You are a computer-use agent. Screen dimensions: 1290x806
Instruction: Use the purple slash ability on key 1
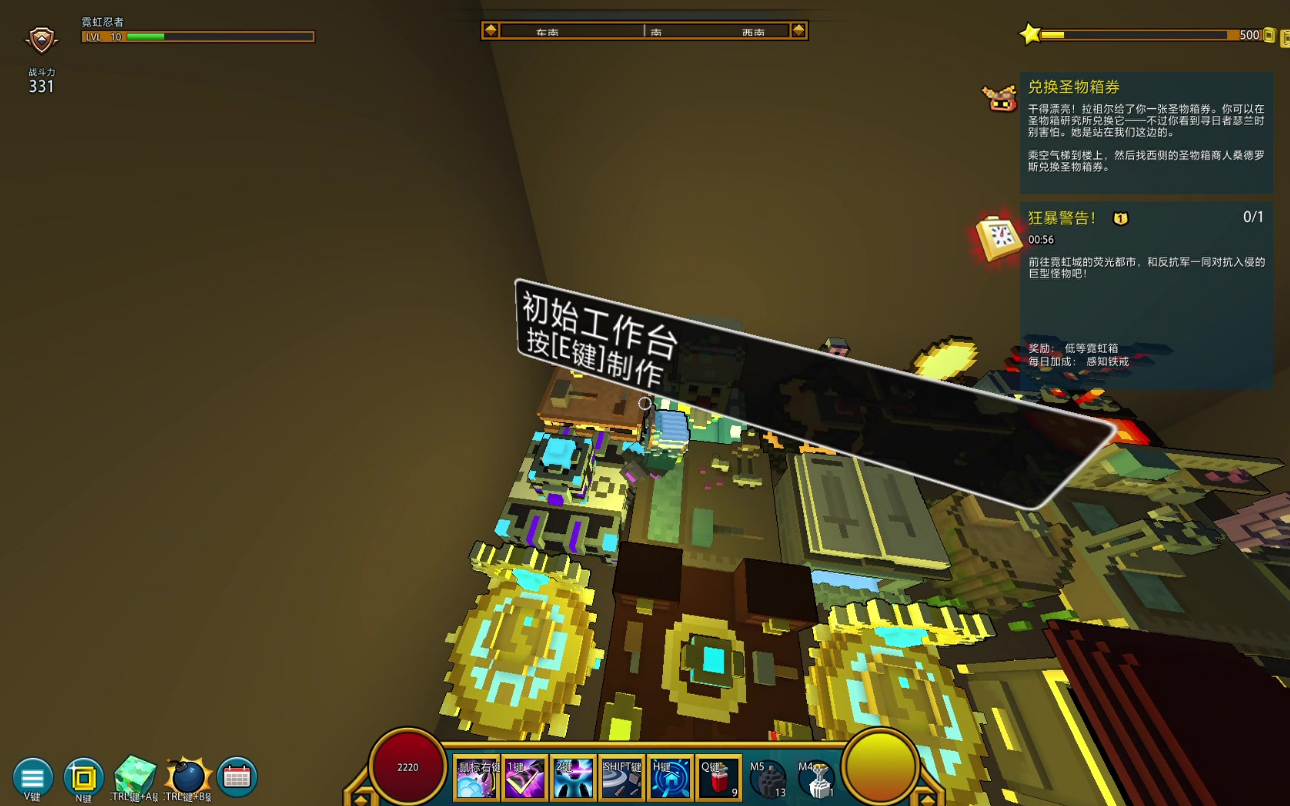[x=524, y=778]
